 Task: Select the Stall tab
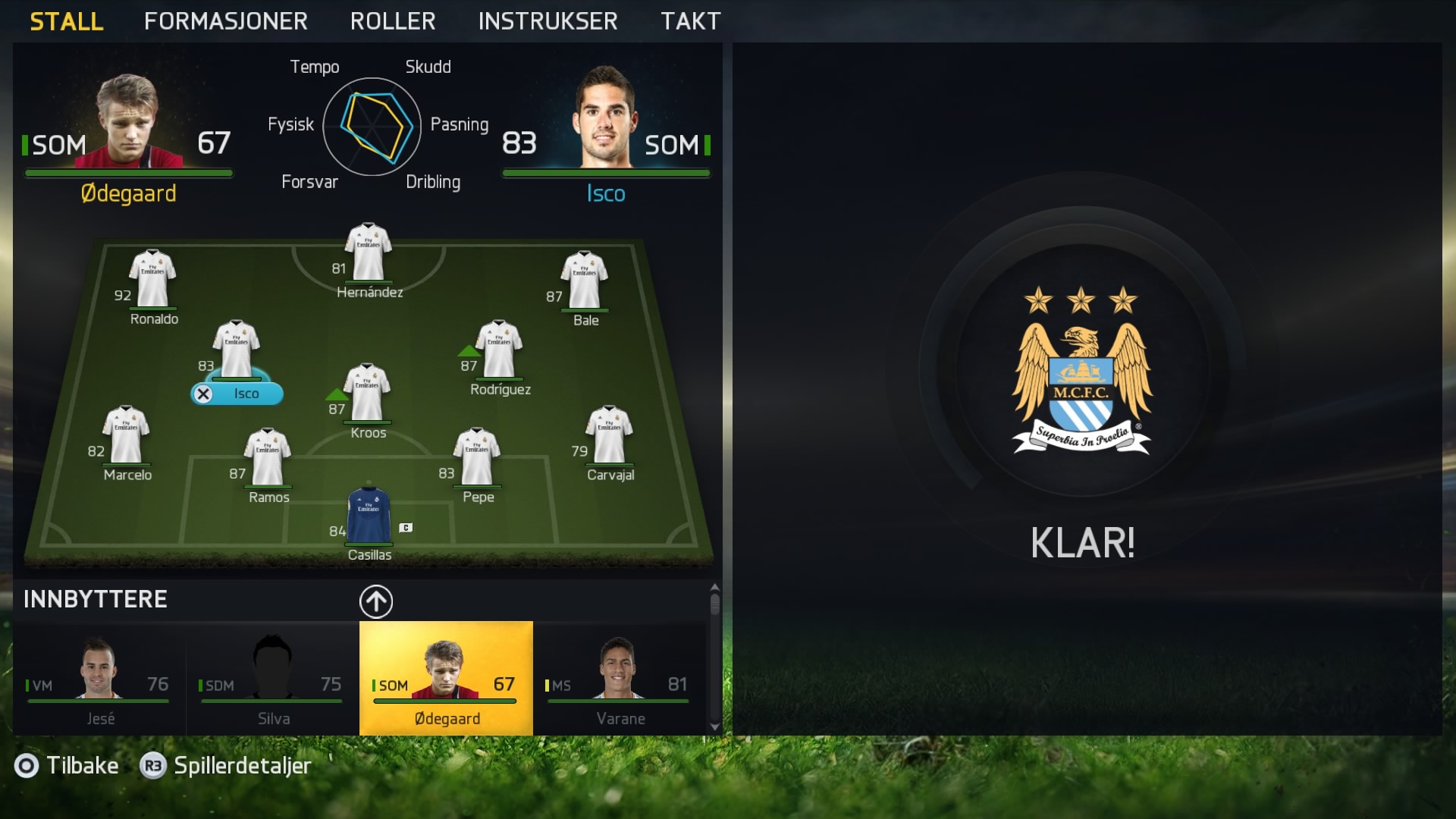tap(67, 21)
